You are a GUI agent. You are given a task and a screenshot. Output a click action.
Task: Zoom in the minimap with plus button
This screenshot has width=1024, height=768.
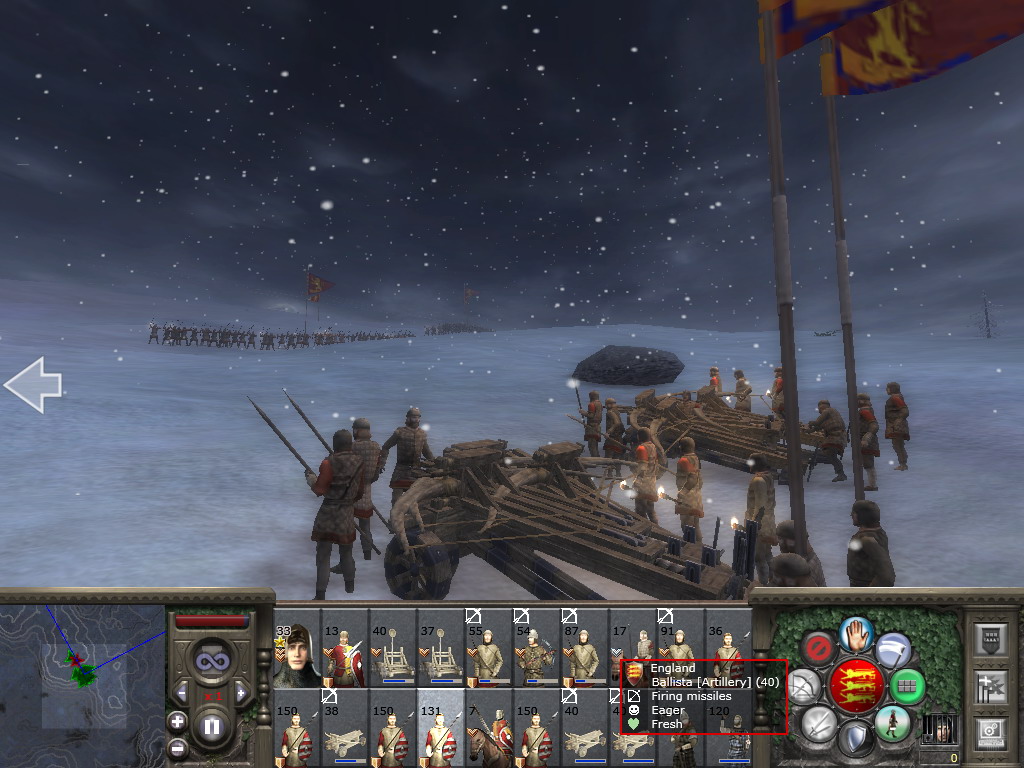[177, 721]
